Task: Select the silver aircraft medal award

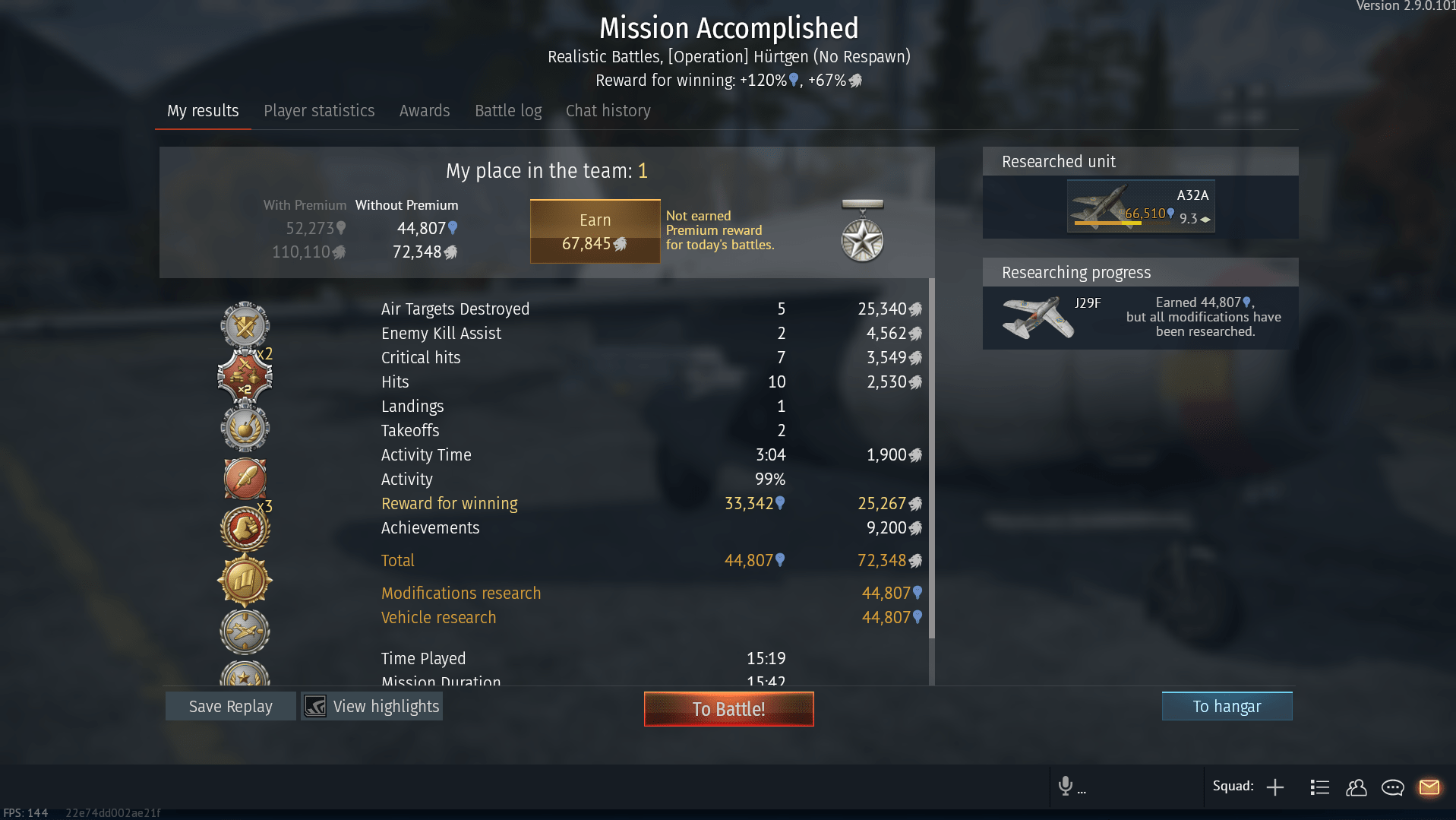Action: (x=244, y=631)
